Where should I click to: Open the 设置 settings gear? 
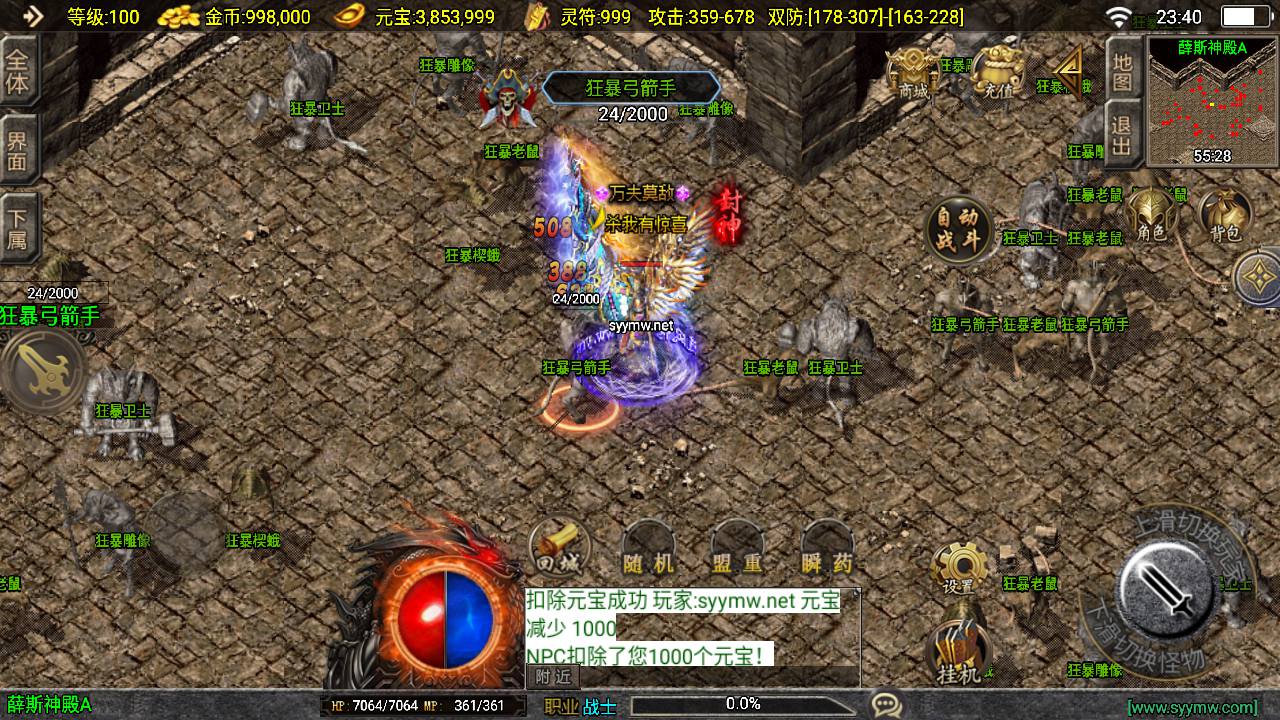click(x=959, y=570)
